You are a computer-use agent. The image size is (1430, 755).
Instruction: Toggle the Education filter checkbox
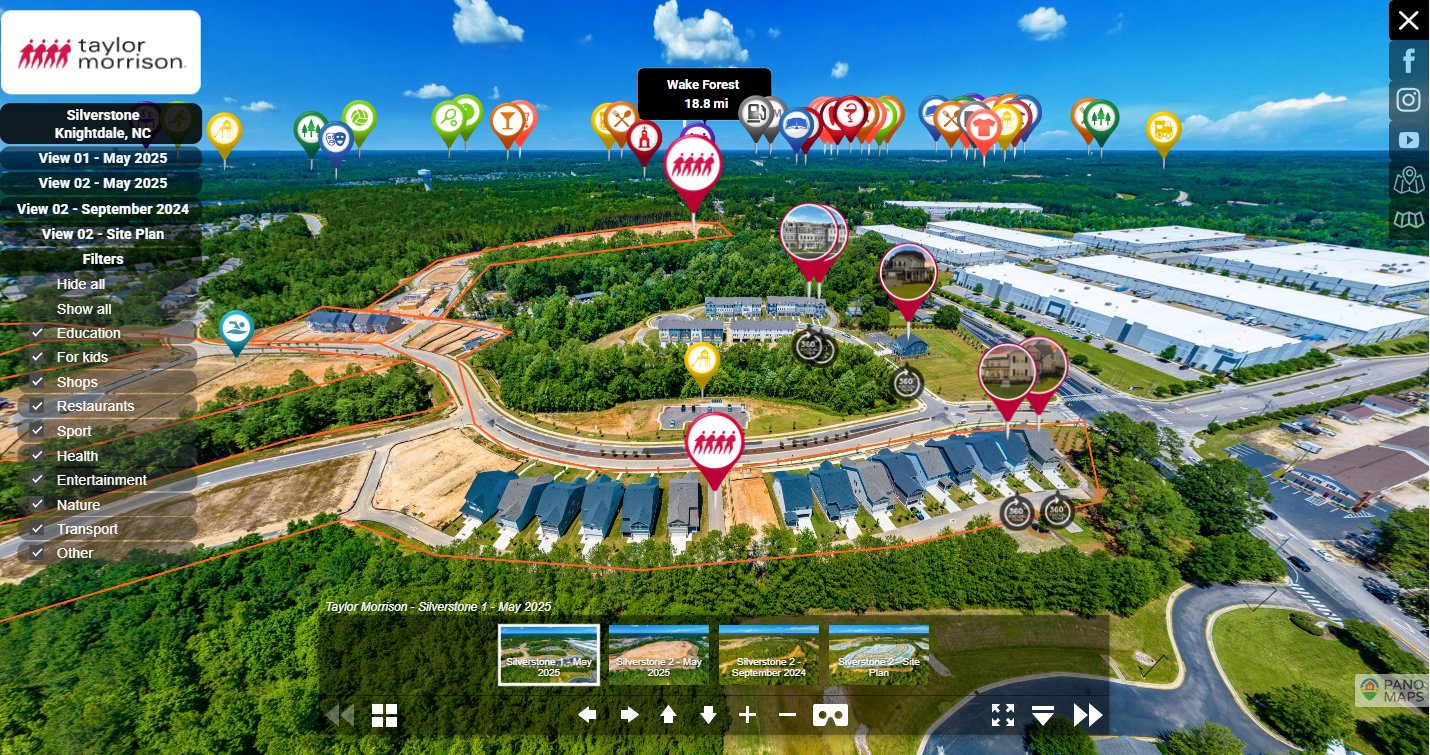click(x=37, y=333)
